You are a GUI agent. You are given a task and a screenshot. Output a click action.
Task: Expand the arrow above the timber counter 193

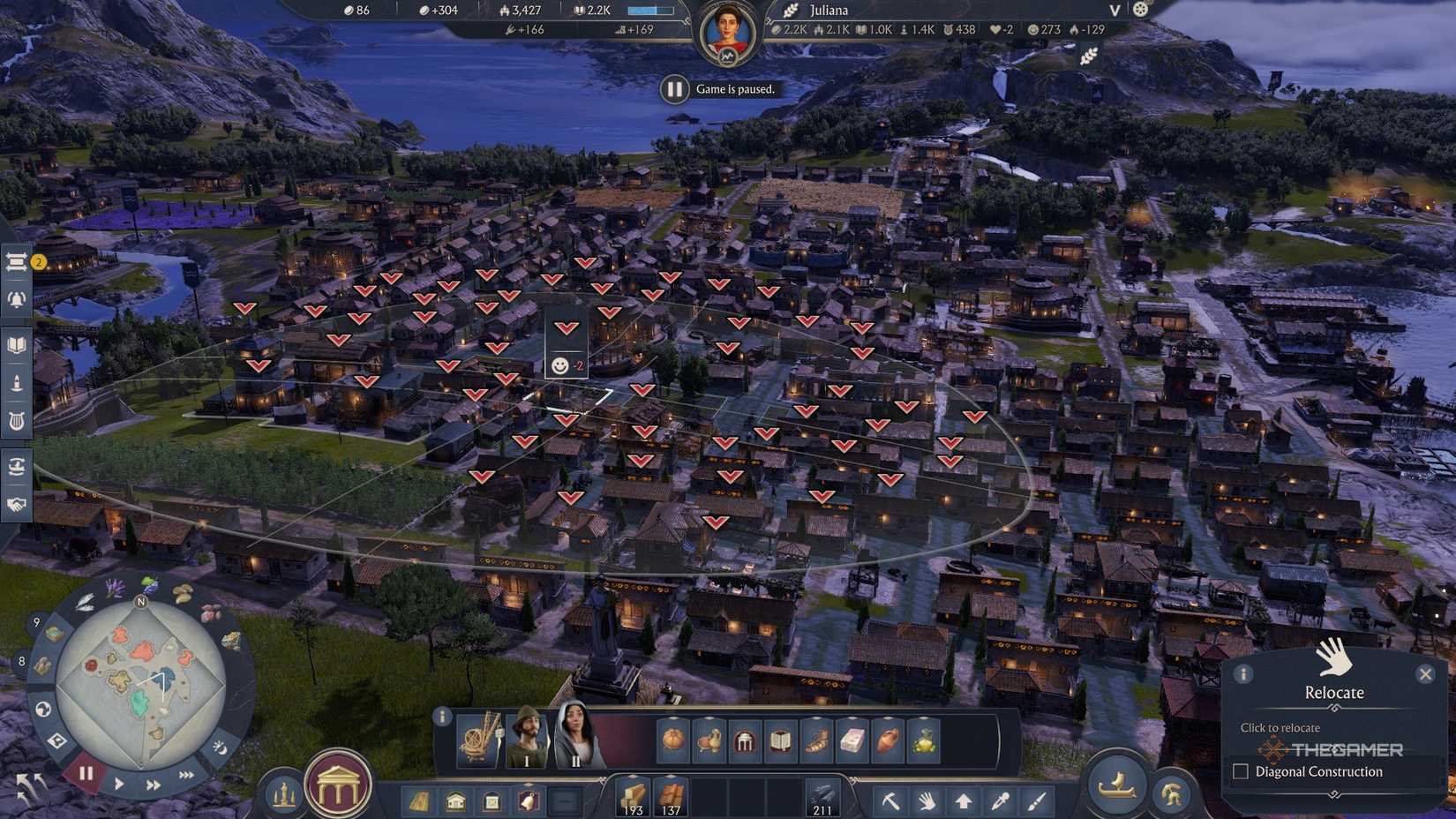634,776
